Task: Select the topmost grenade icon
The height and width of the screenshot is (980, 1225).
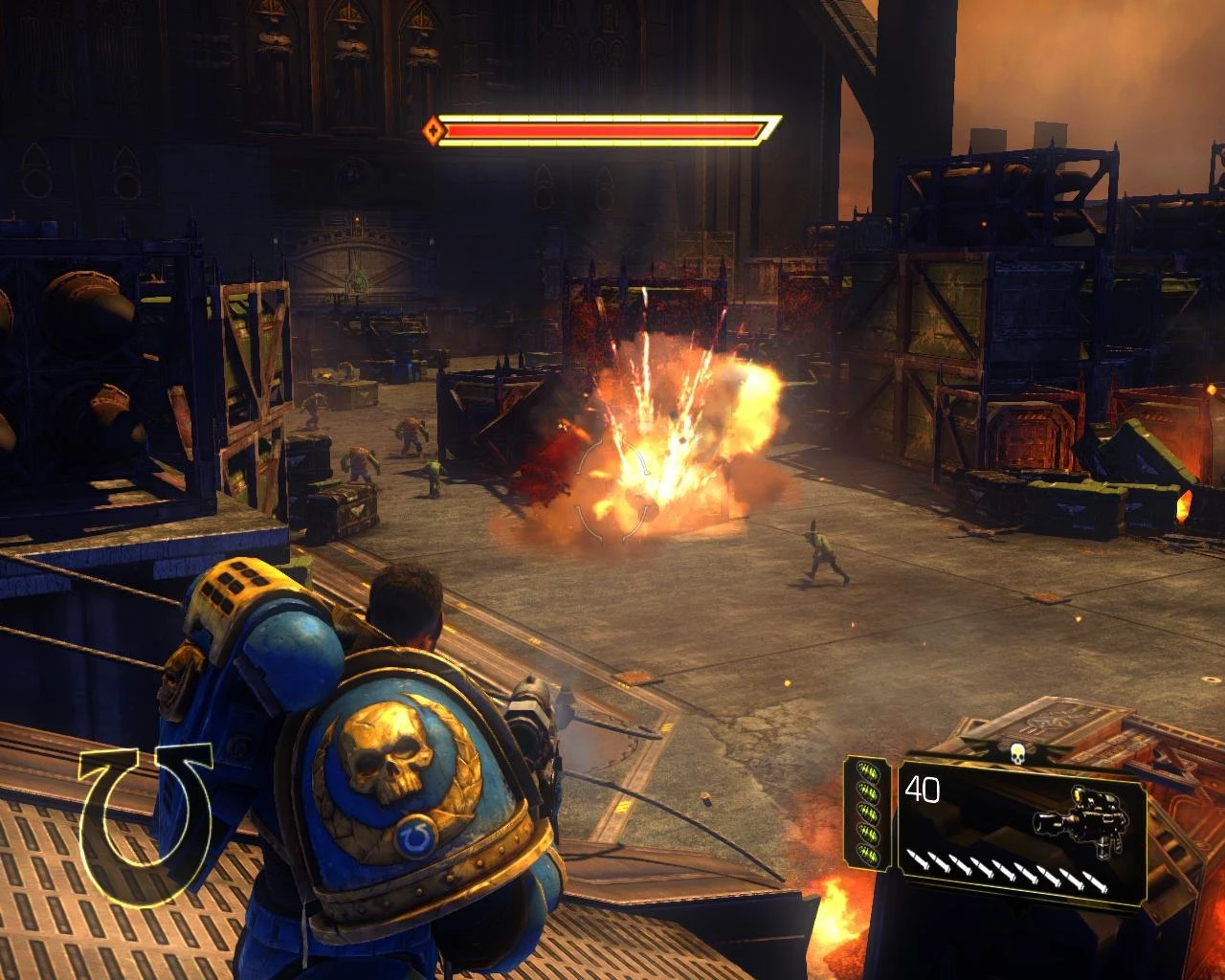Action: (868, 770)
